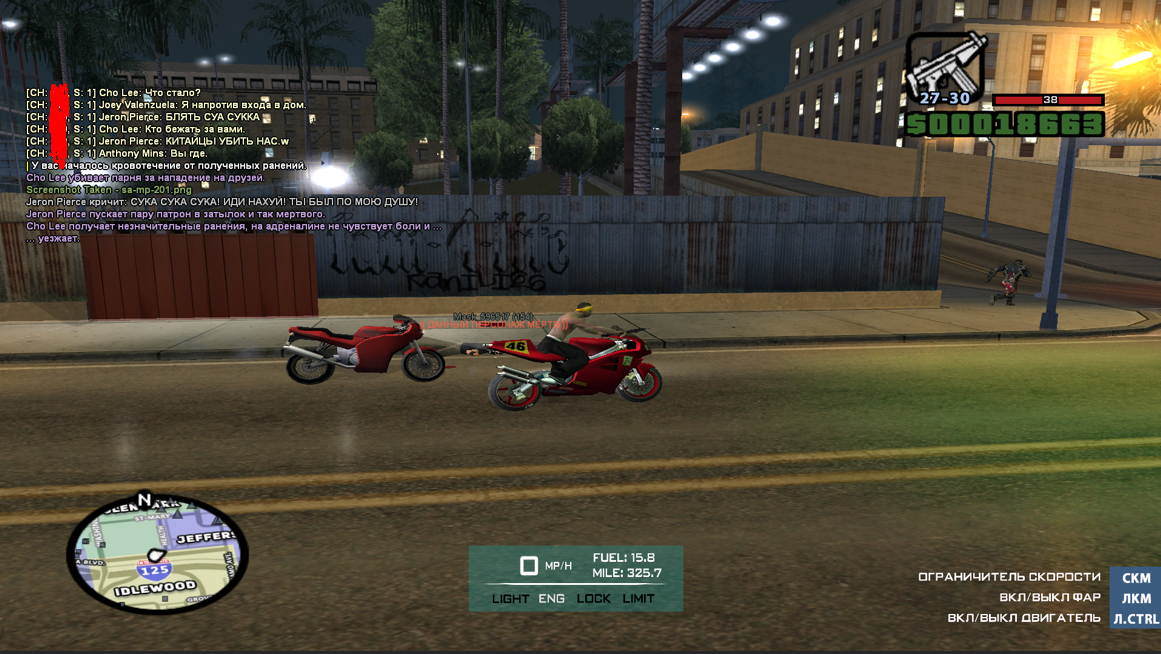The height and width of the screenshot is (654, 1161).
Task: Toggle the ENG engine indicator
Action: tap(551, 598)
